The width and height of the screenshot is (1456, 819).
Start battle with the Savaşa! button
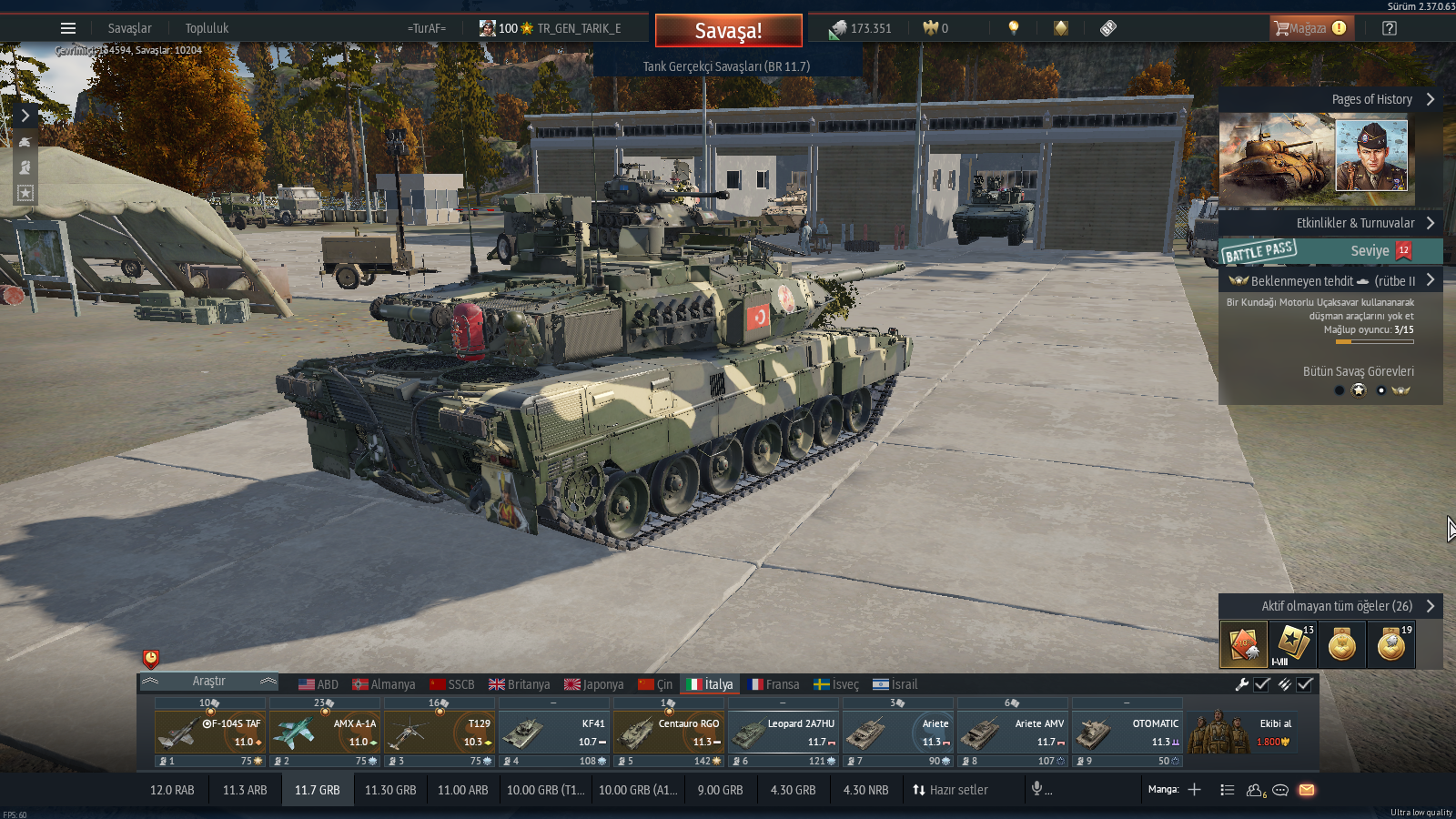tap(728, 30)
